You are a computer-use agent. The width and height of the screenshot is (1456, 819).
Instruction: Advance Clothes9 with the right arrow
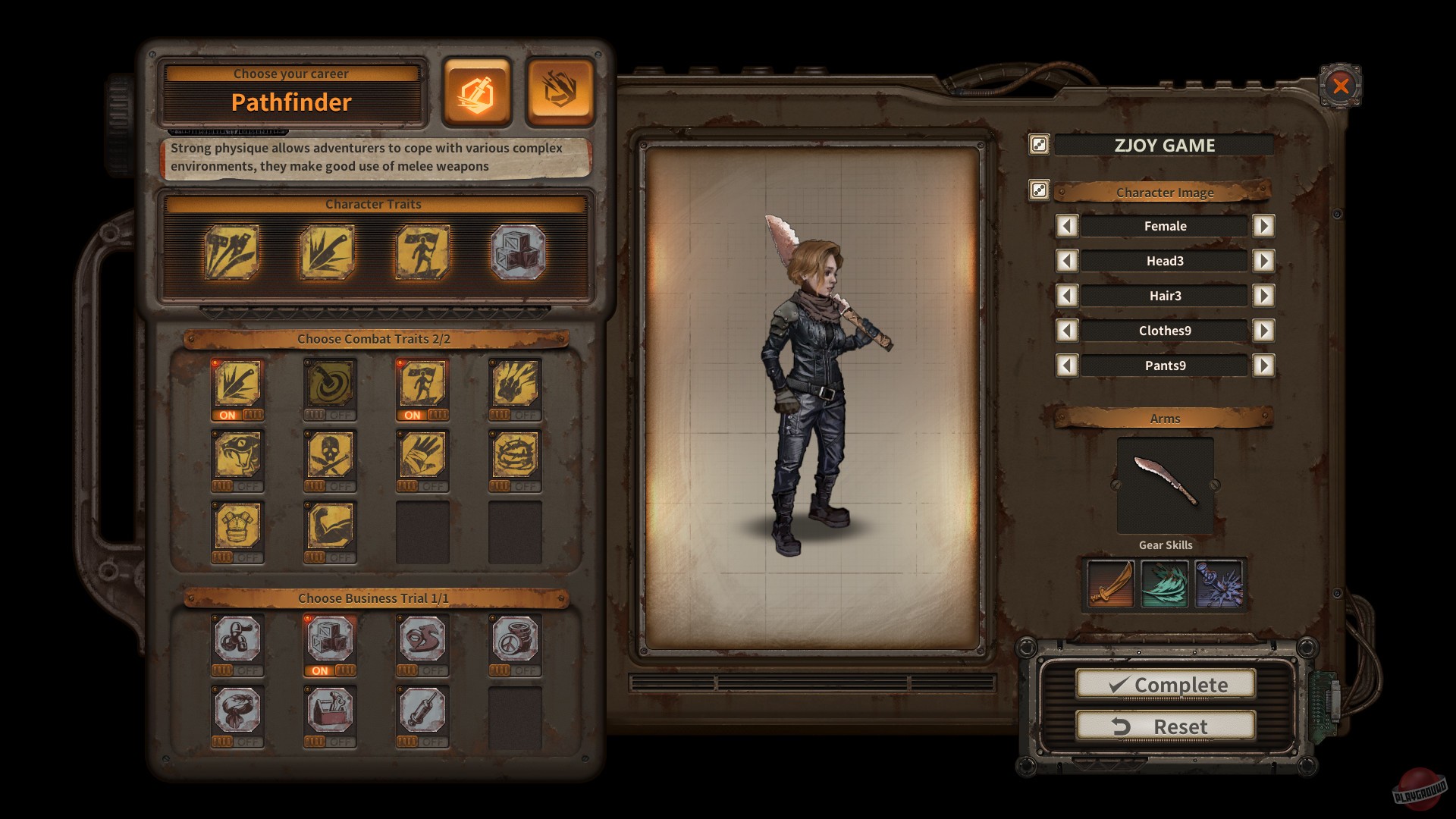1264,331
